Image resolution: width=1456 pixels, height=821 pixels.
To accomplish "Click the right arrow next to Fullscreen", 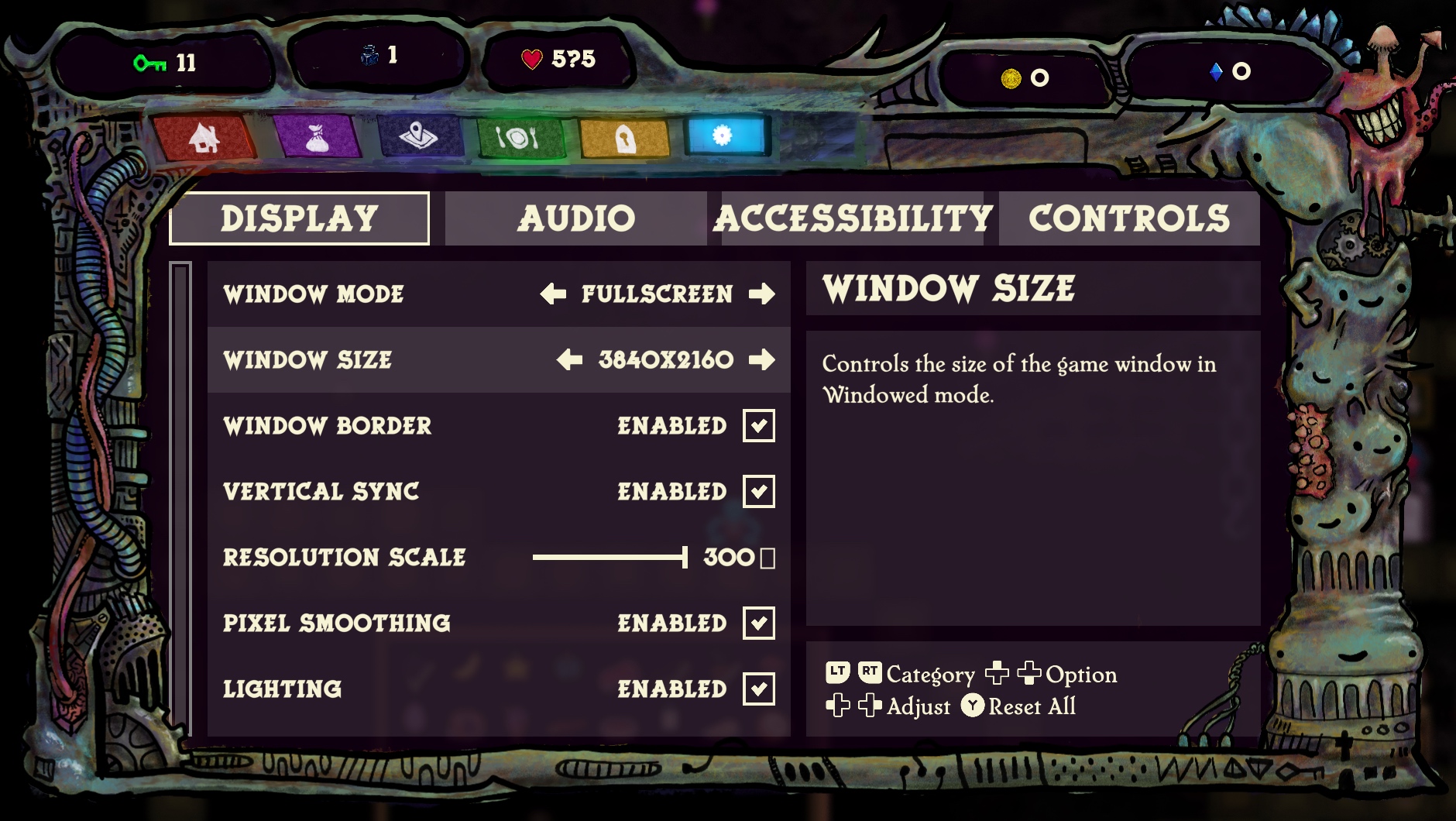I will pos(762,294).
